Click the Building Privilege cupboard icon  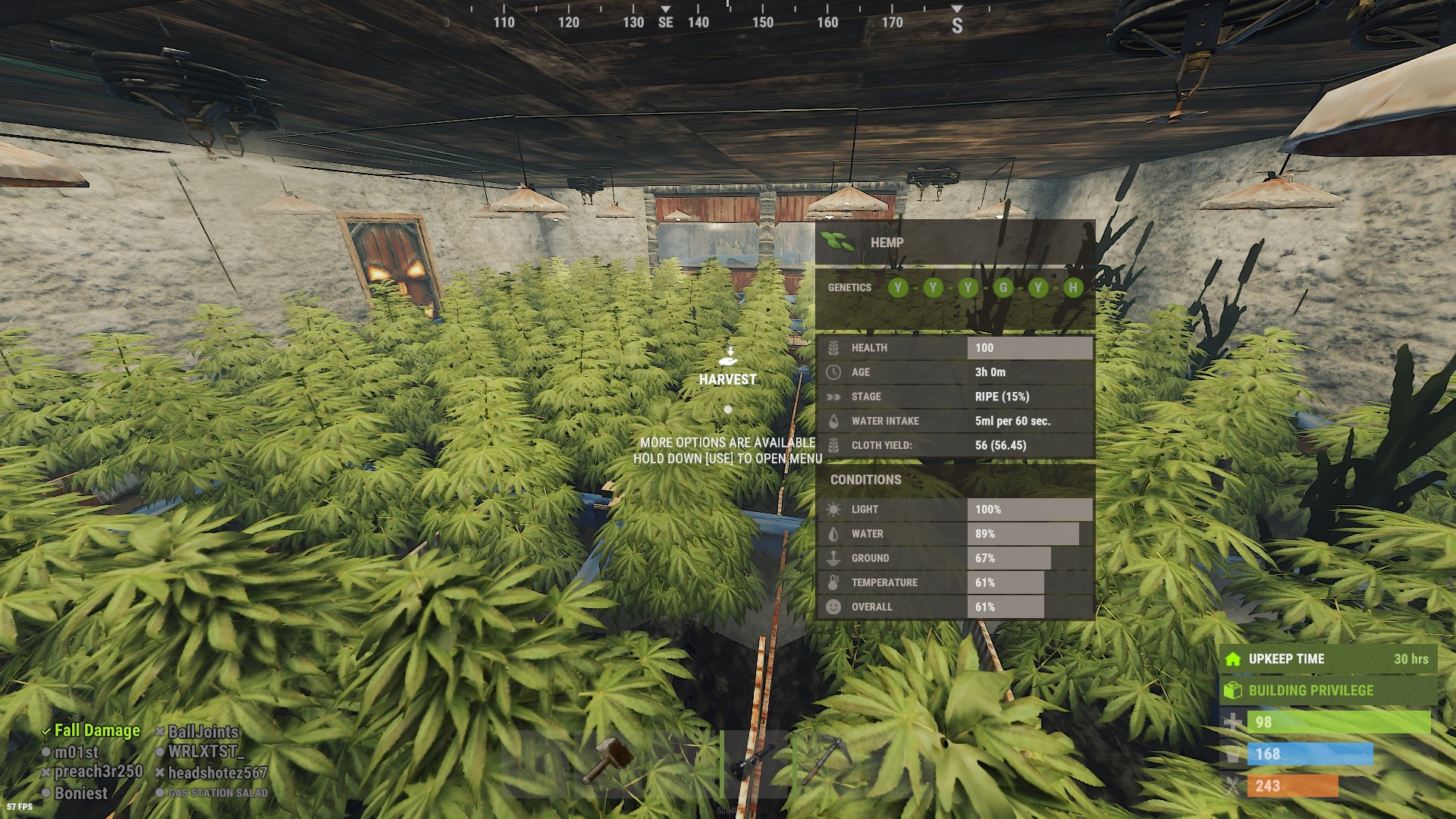[1233, 691]
